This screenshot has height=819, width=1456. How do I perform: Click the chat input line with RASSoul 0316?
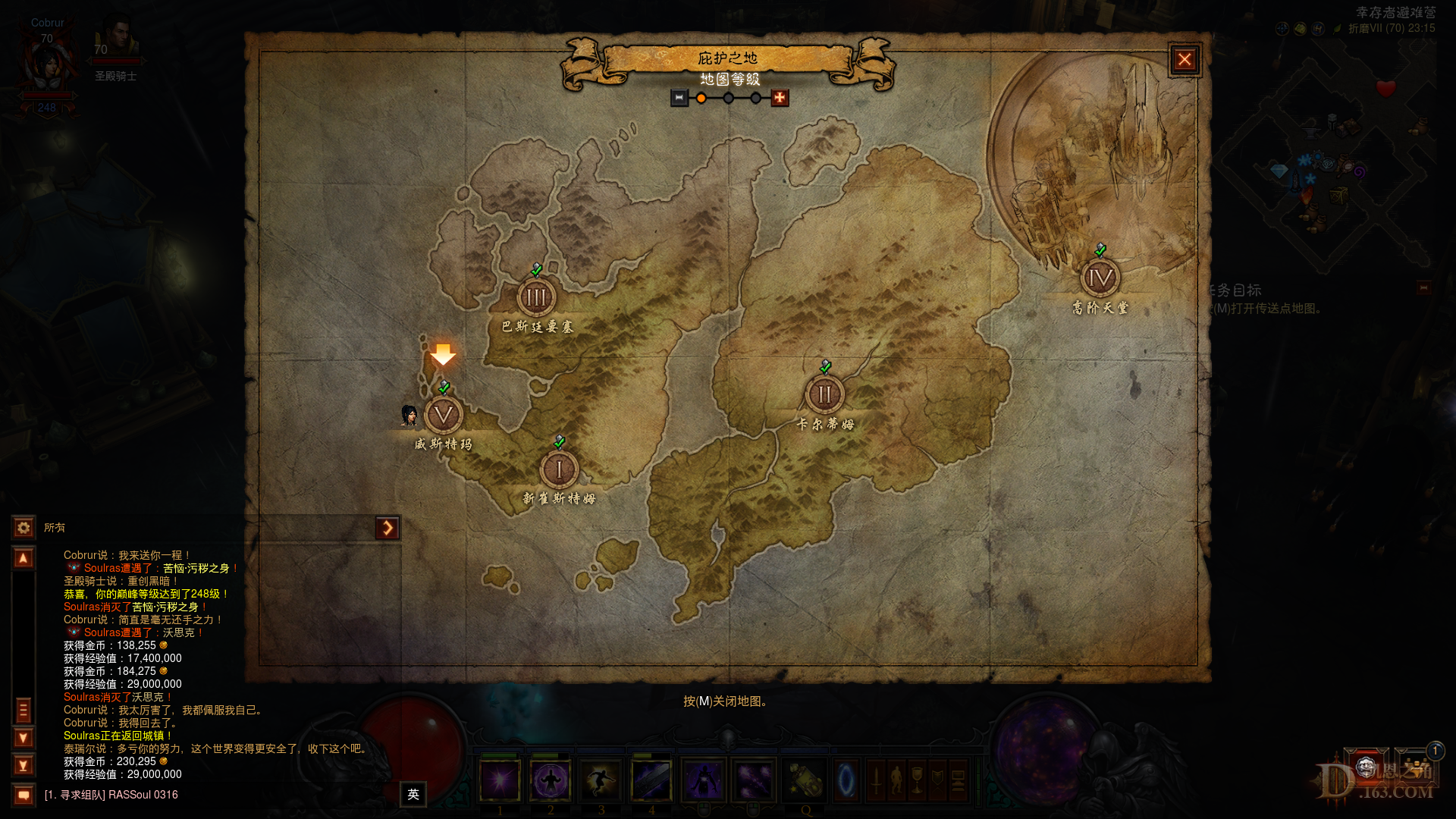point(212,795)
